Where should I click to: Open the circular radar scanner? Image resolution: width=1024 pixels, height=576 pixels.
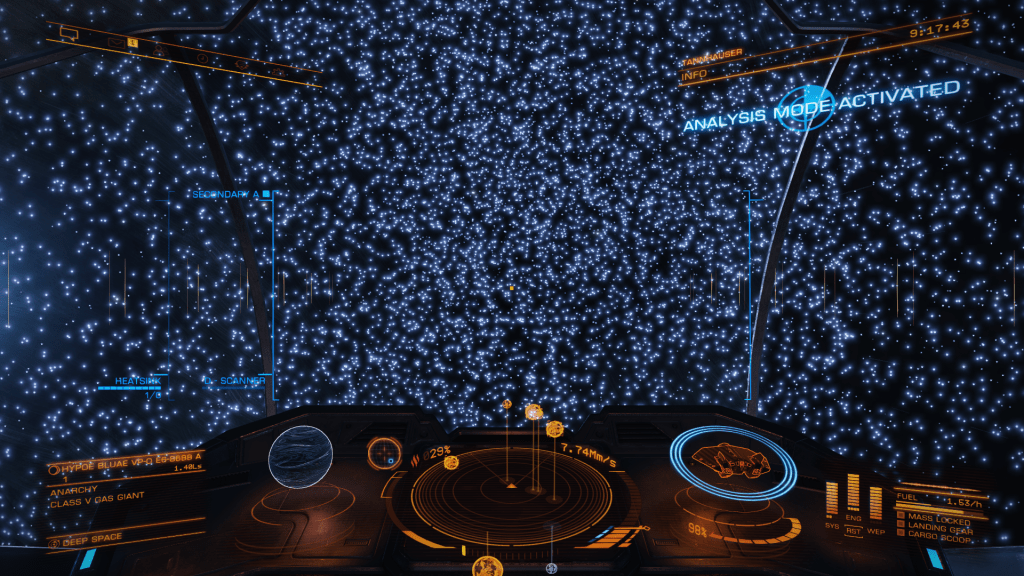(511, 492)
